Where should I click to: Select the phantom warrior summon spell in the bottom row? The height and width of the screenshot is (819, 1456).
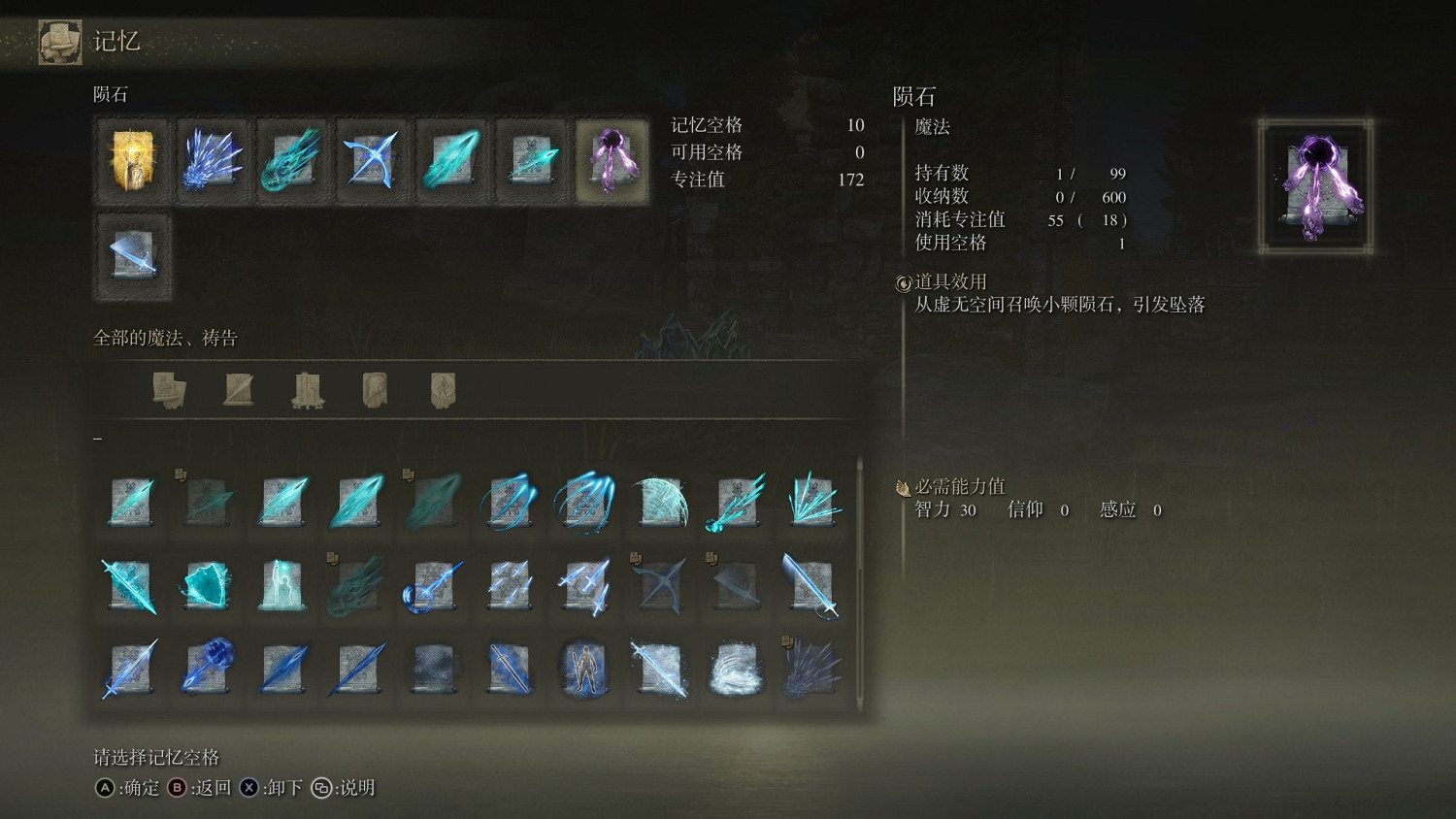582,670
